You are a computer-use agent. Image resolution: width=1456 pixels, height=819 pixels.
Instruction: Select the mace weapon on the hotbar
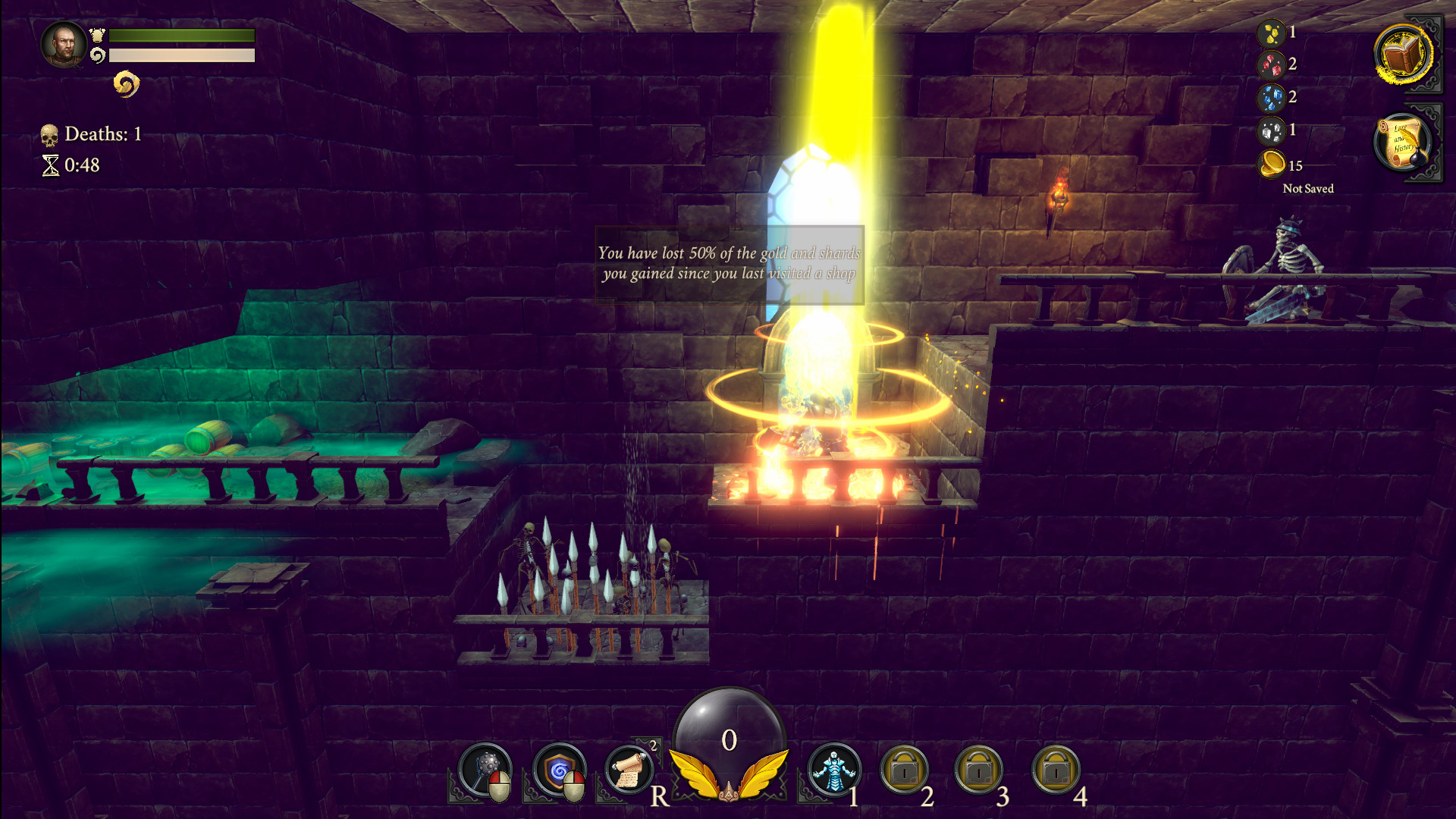click(x=485, y=772)
